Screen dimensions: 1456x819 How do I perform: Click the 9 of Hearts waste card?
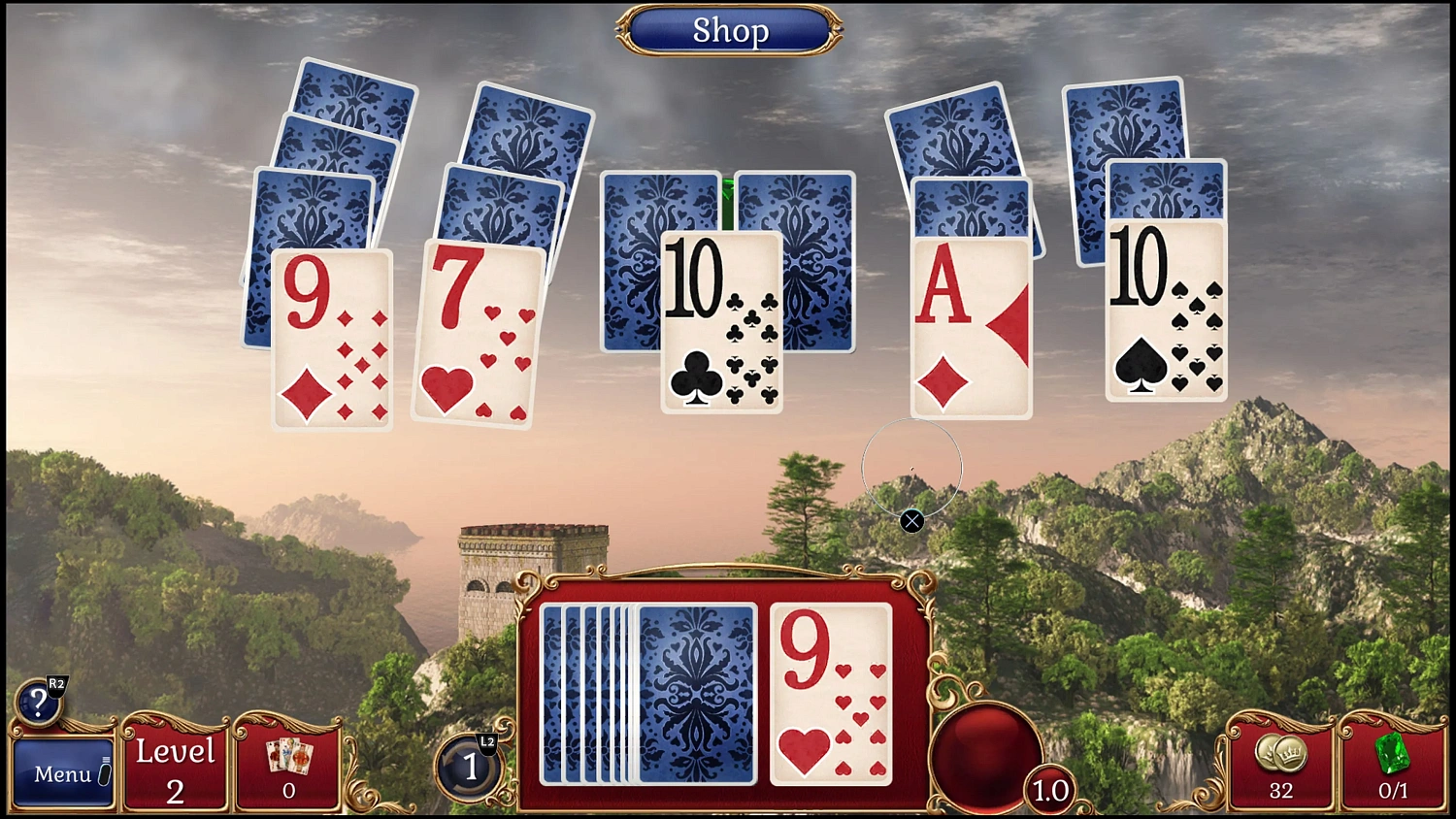click(831, 696)
